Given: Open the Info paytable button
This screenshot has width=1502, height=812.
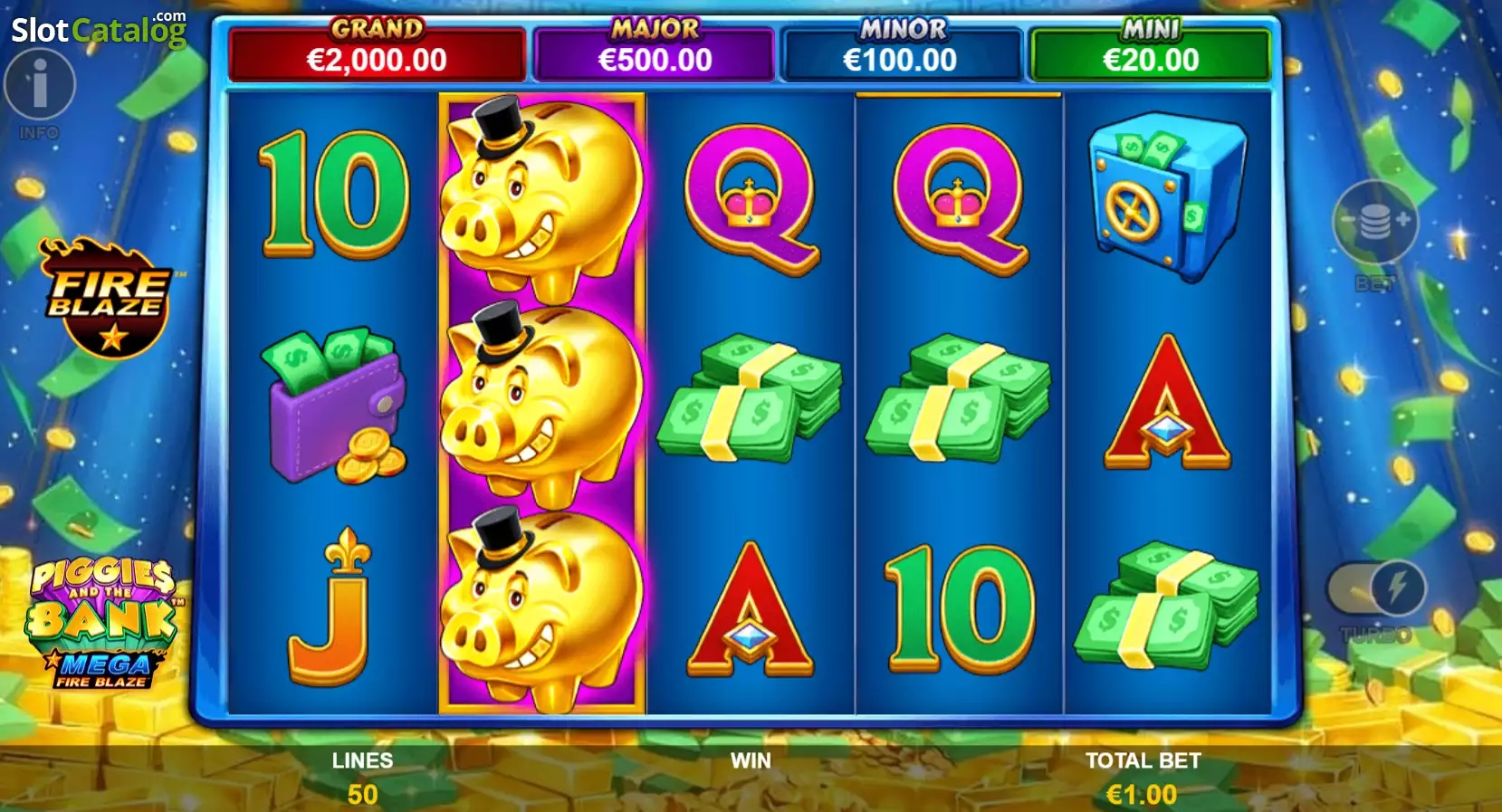Looking at the screenshot, I should coord(39,85).
